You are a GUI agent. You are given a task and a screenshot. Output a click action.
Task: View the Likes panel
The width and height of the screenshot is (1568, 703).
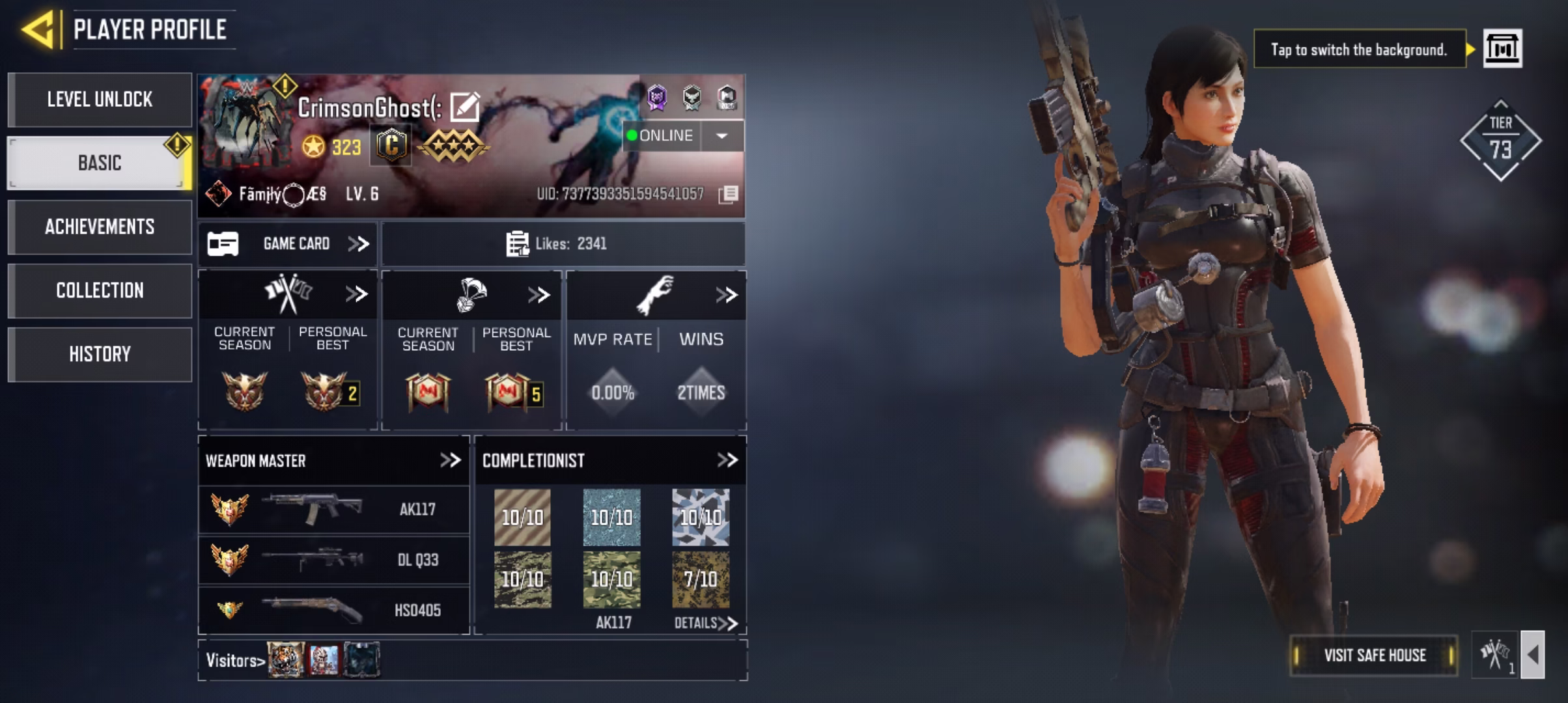[x=563, y=244]
